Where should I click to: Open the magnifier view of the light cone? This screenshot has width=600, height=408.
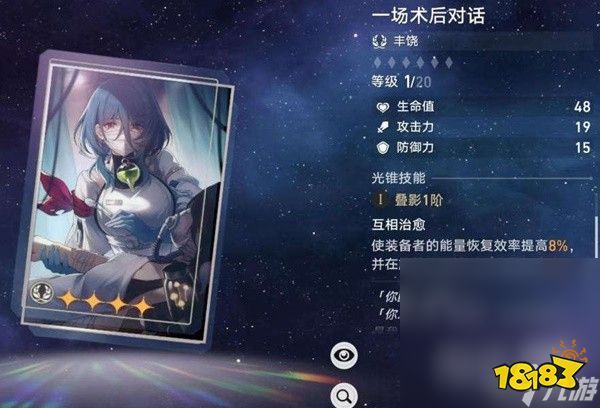click(342, 393)
